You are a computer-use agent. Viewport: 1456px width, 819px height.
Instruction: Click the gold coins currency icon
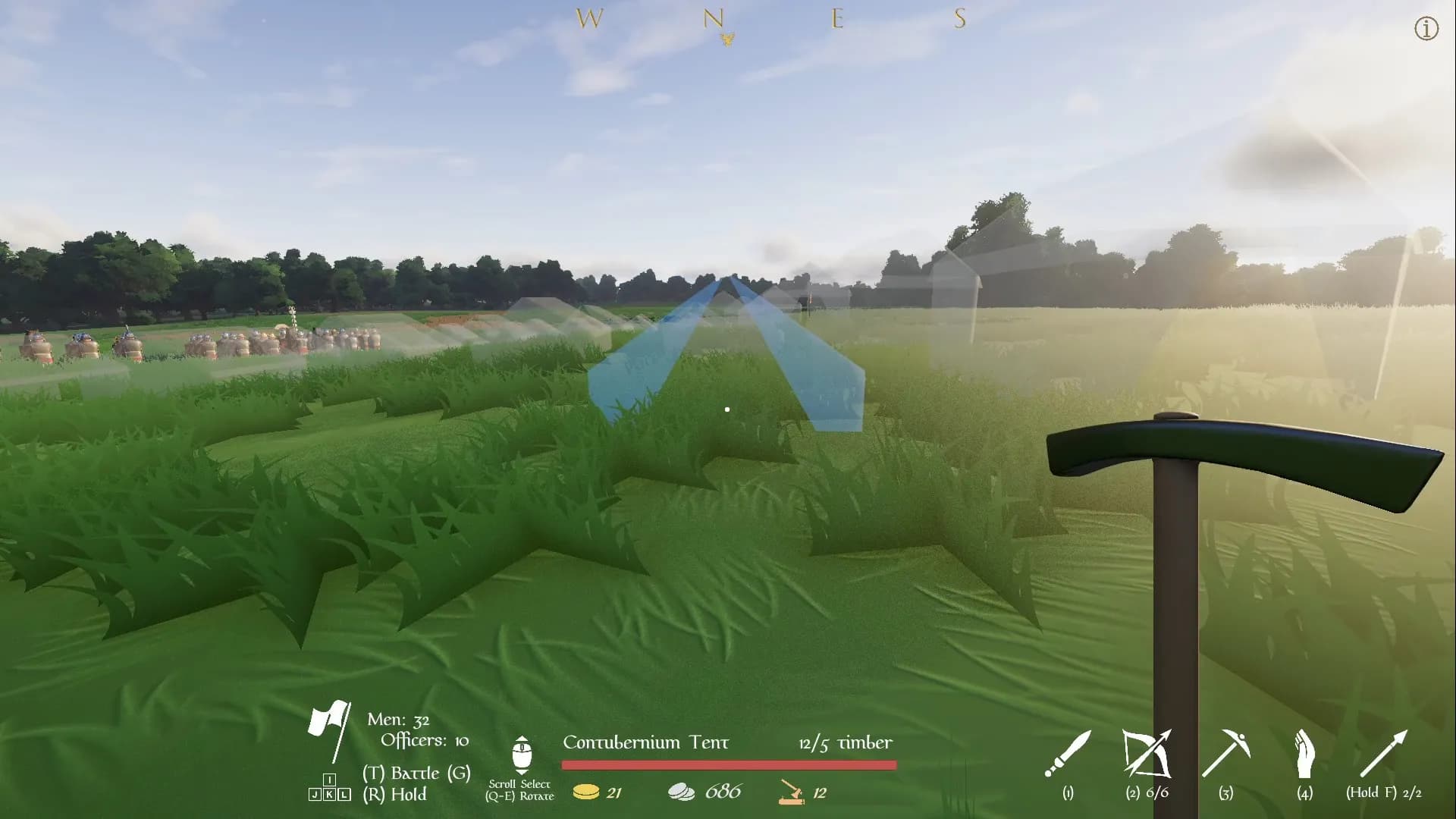[585, 792]
